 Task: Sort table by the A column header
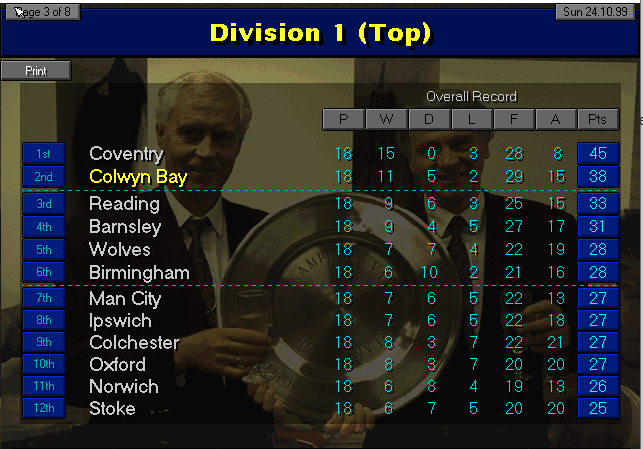point(556,120)
